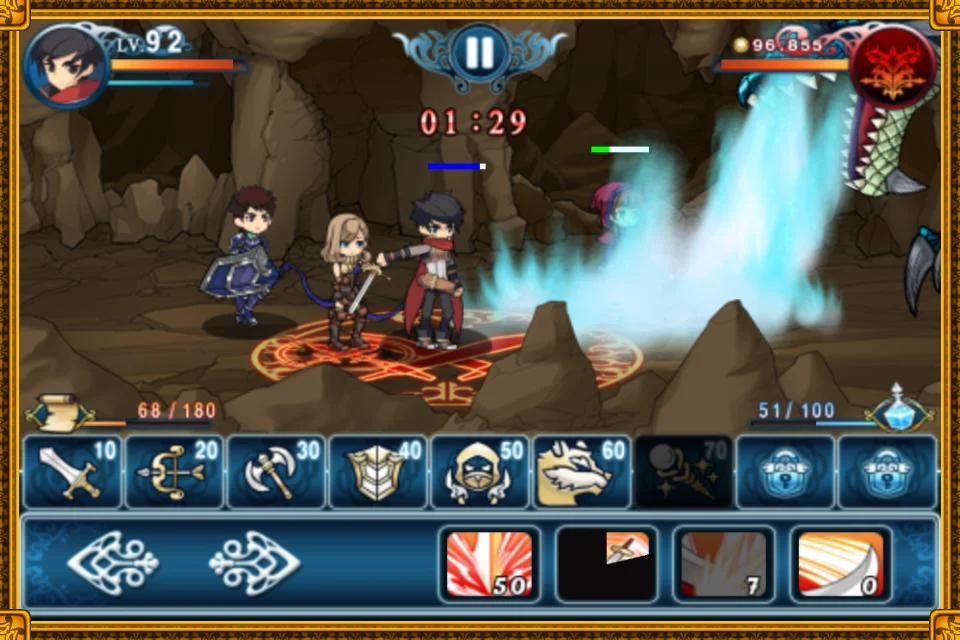The image size is (960, 640).
Task: Use the sword skill on cooldown
Action: [x=606, y=564]
